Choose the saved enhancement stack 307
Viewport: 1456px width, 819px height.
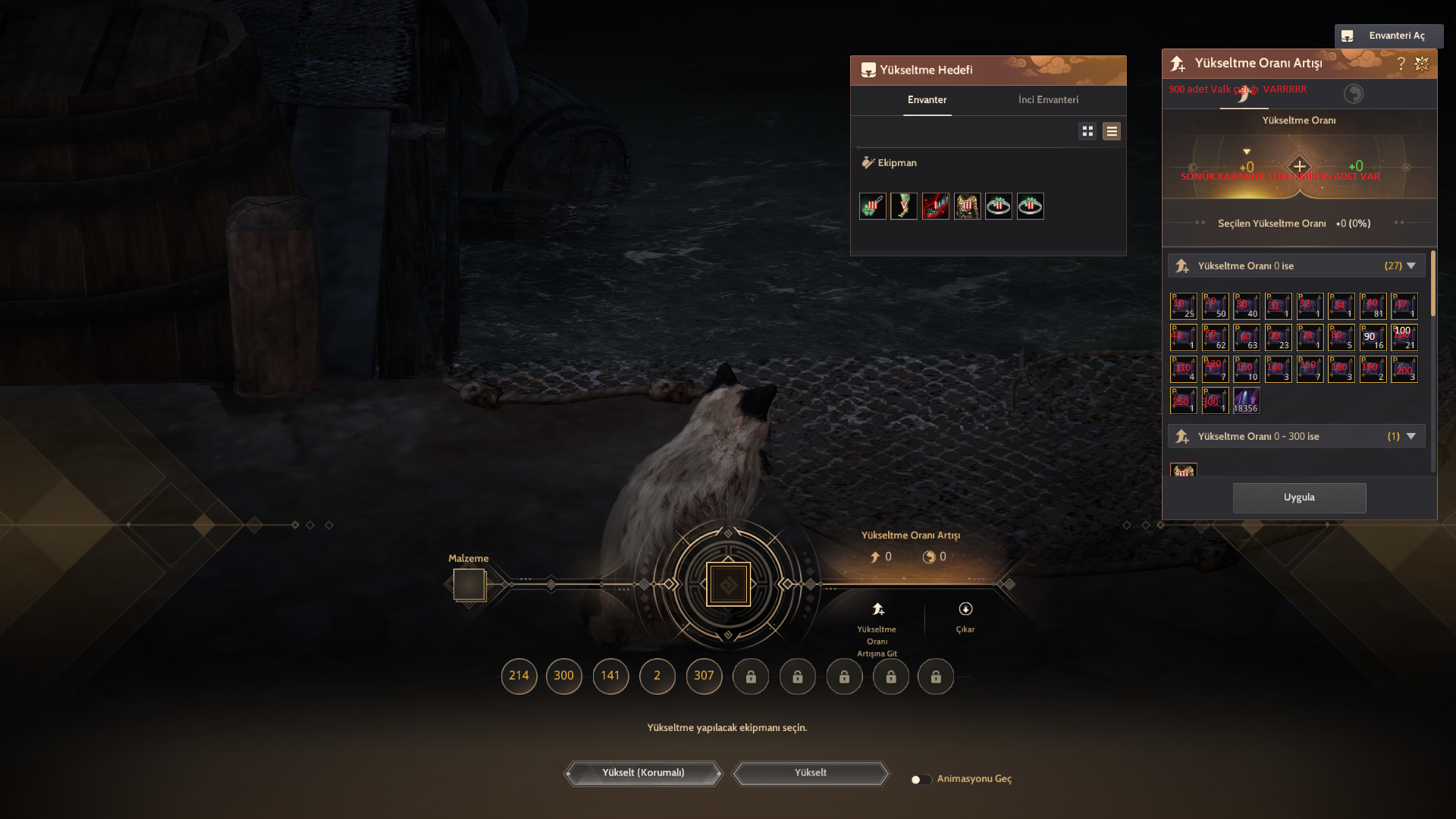[704, 676]
